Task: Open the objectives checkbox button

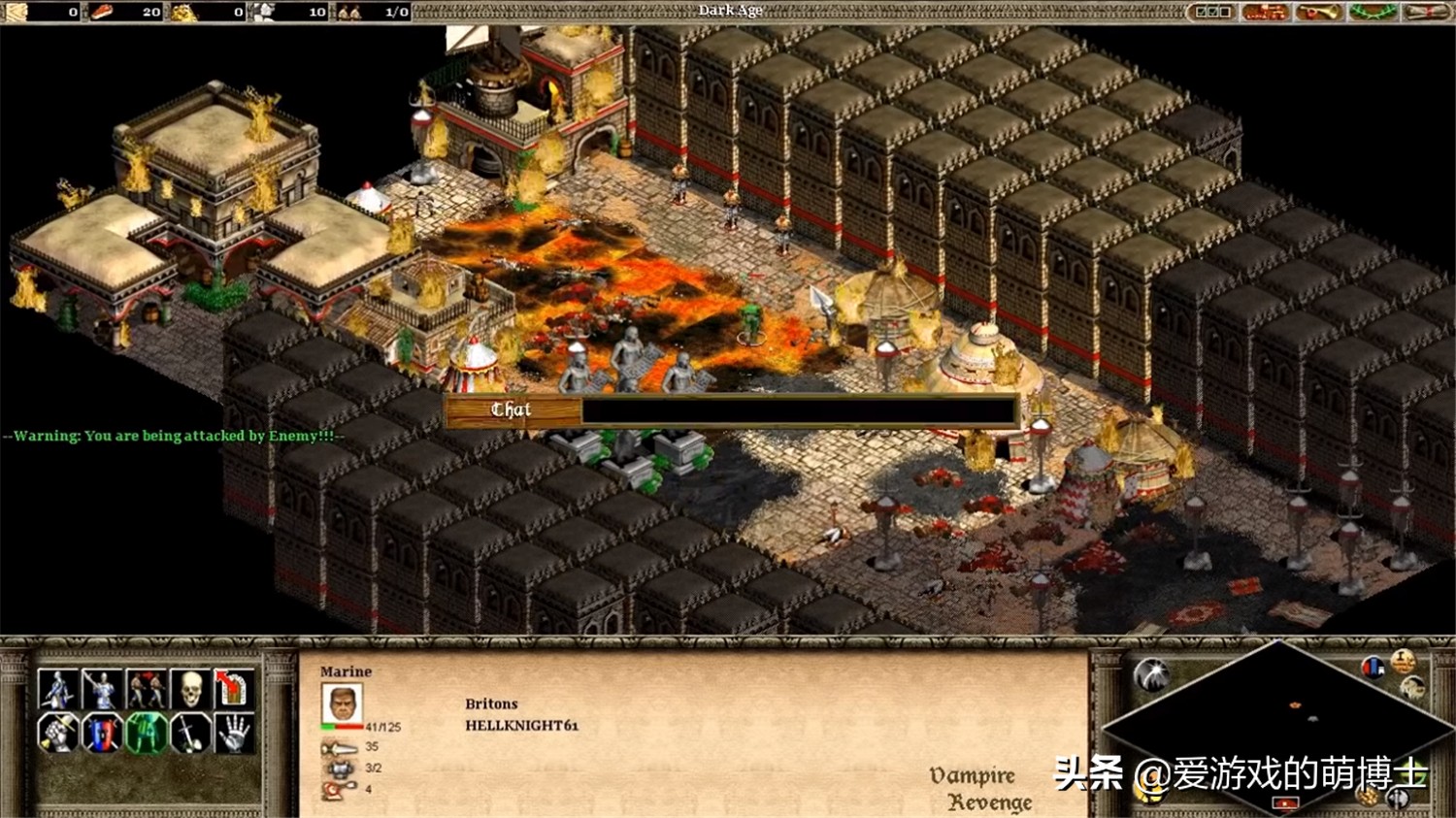Action: [x=1212, y=12]
